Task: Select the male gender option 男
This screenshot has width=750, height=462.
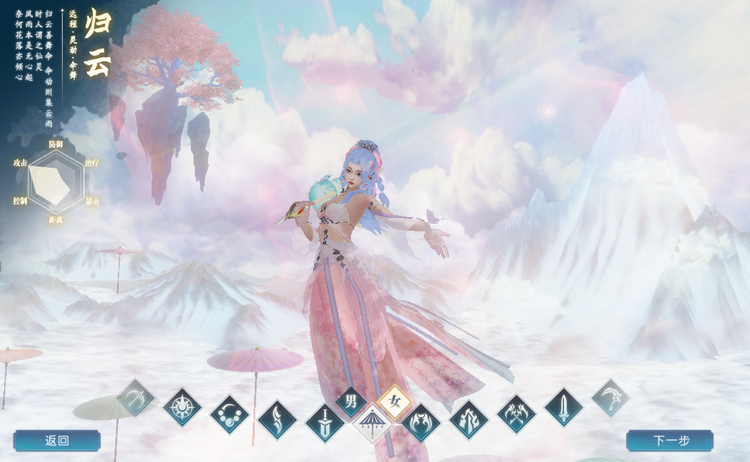Action: point(350,402)
